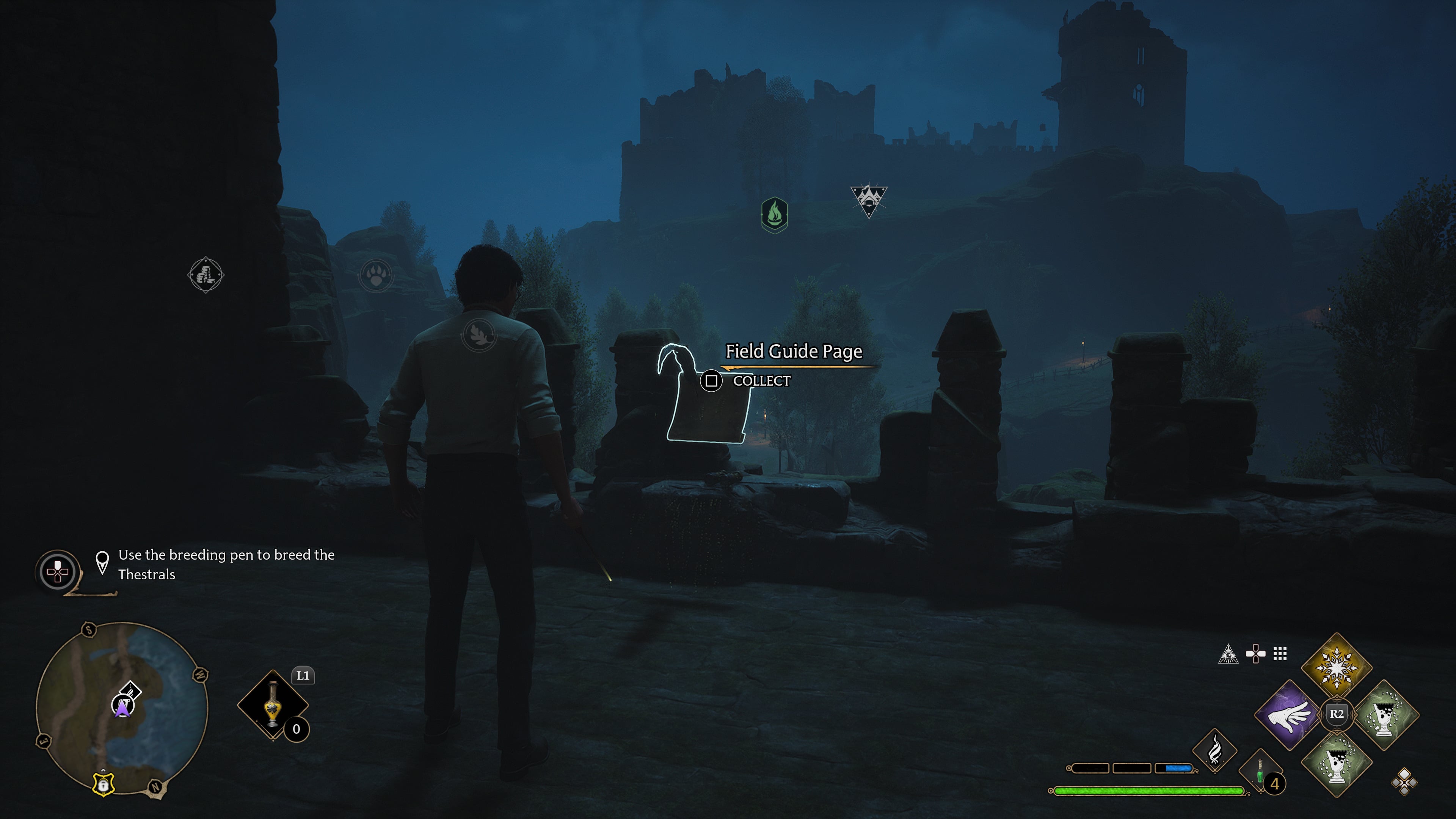Viewport: 1456px width, 819px height.
Task: Open the circular minimap
Action: [x=122, y=708]
